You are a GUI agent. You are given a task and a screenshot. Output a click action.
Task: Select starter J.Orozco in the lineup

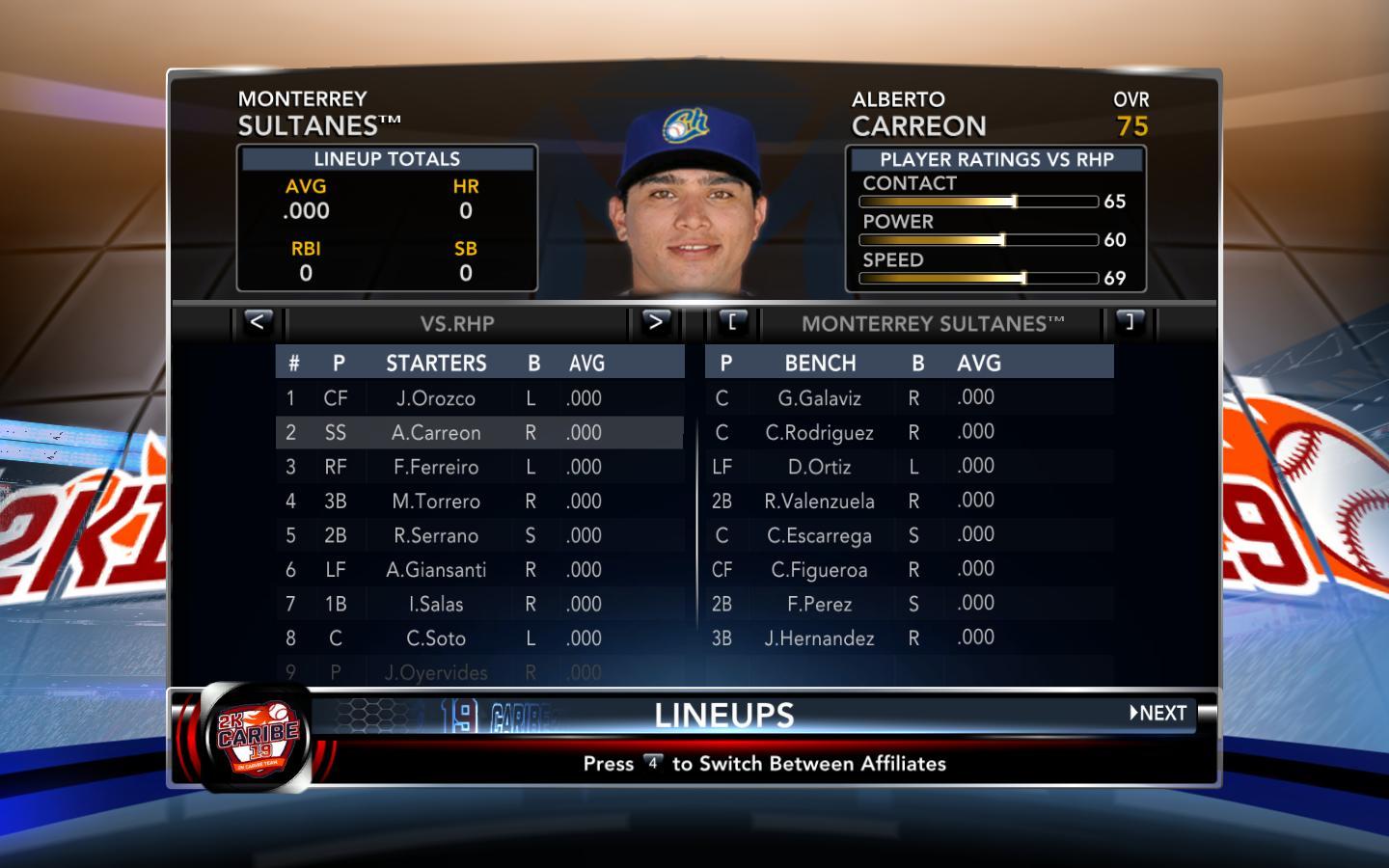pos(435,398)
